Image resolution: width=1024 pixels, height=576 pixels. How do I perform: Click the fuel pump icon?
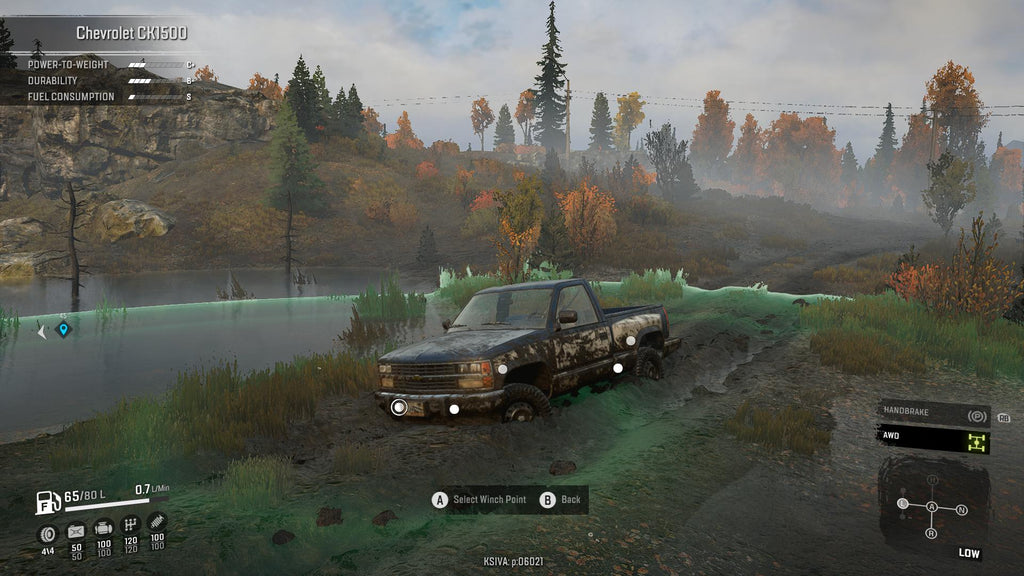pyautogui.click(x=47, y=501)
